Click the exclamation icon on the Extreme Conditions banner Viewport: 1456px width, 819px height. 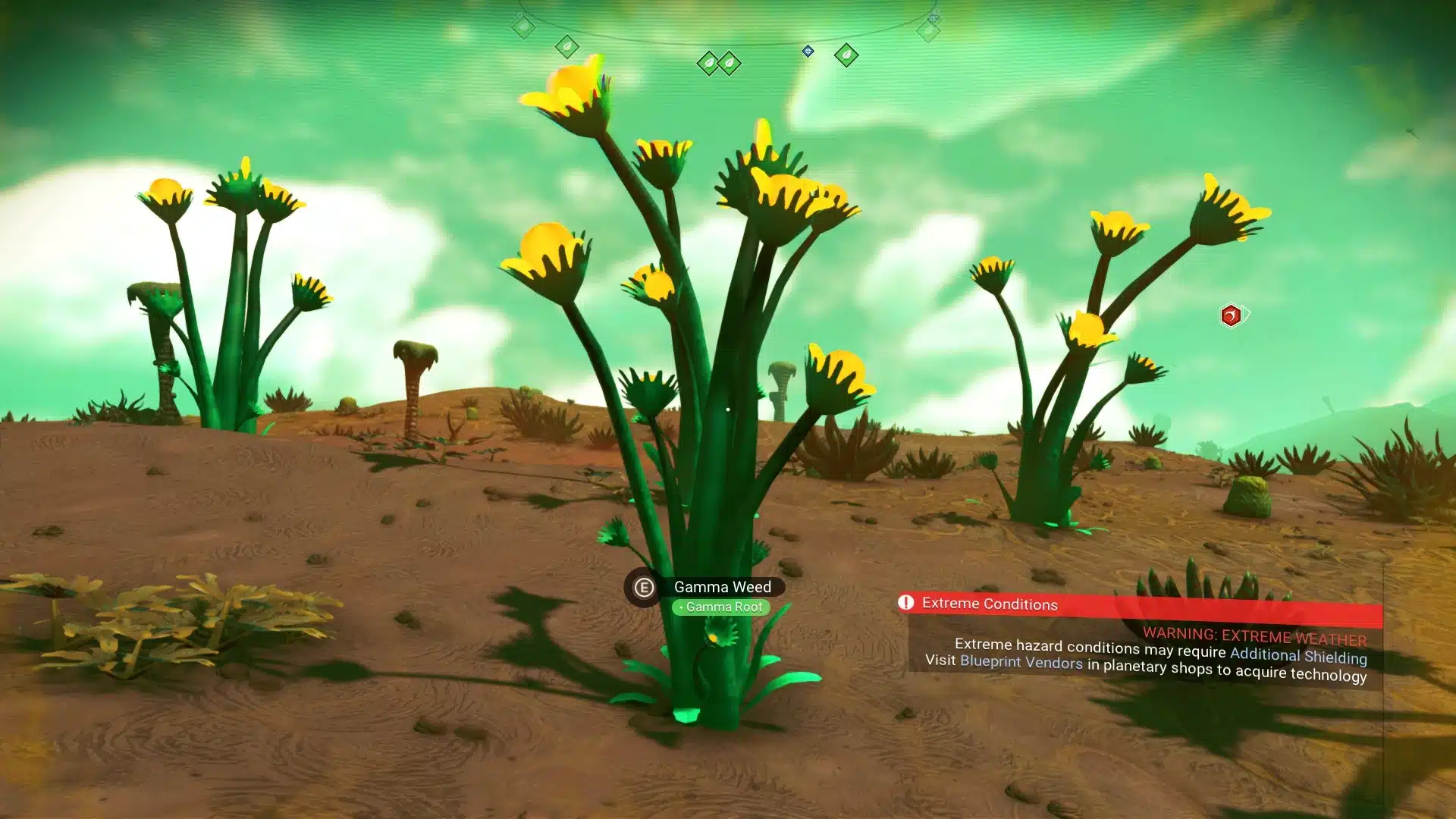pos(907,603)
